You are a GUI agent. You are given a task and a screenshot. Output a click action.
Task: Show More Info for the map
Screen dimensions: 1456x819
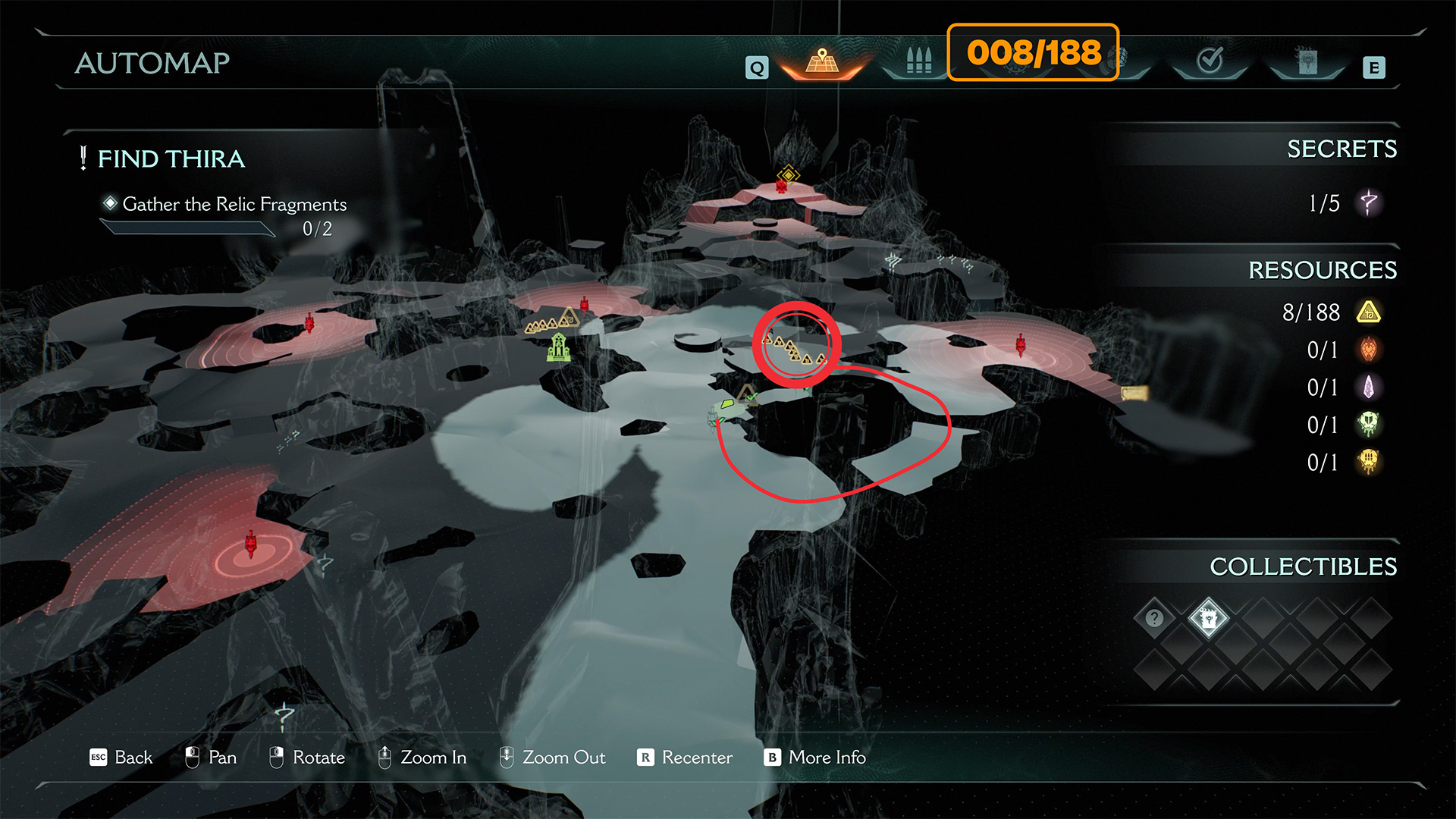[815, 758]
